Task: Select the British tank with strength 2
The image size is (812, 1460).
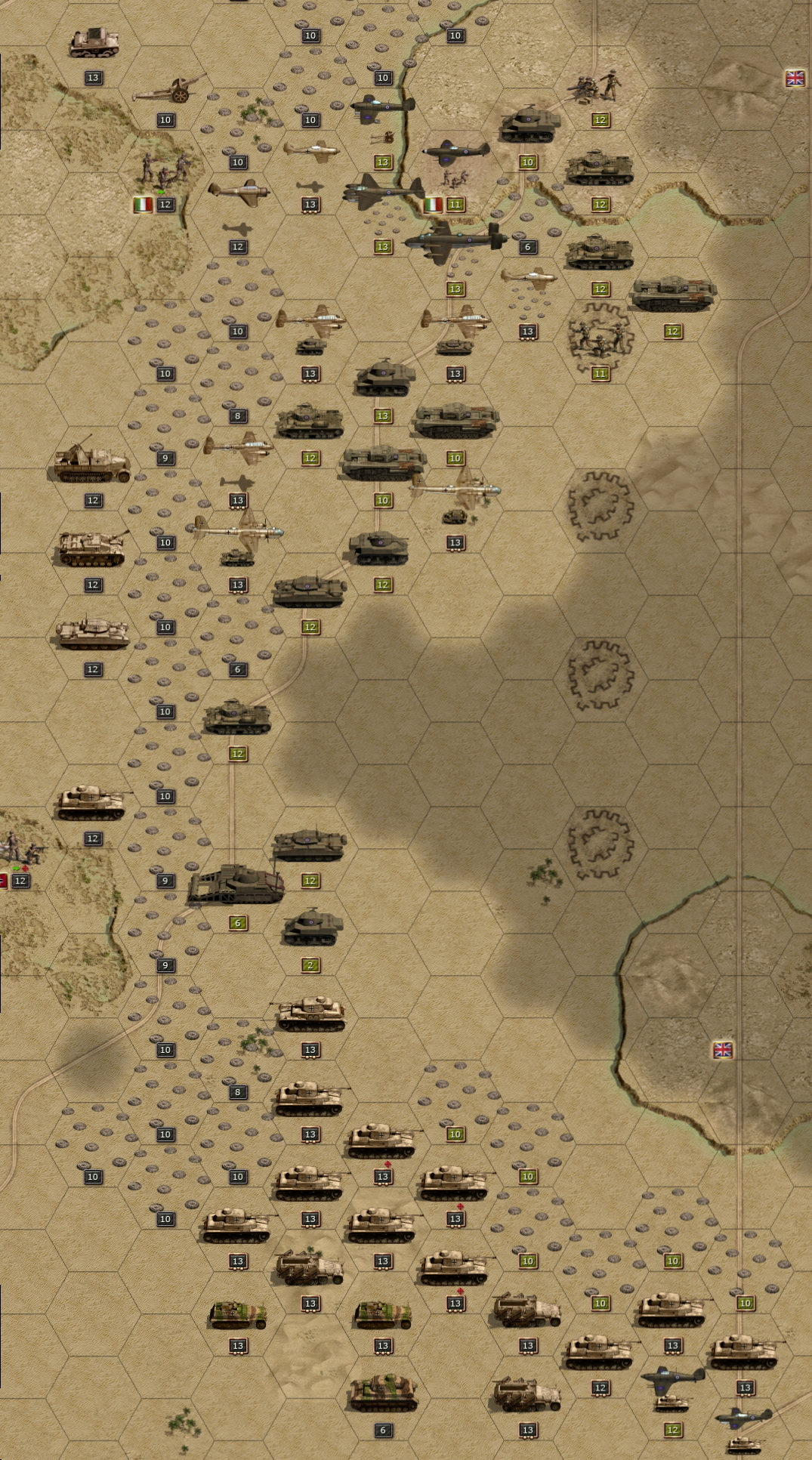Action: pyautogui.click(x=312, y=928)
